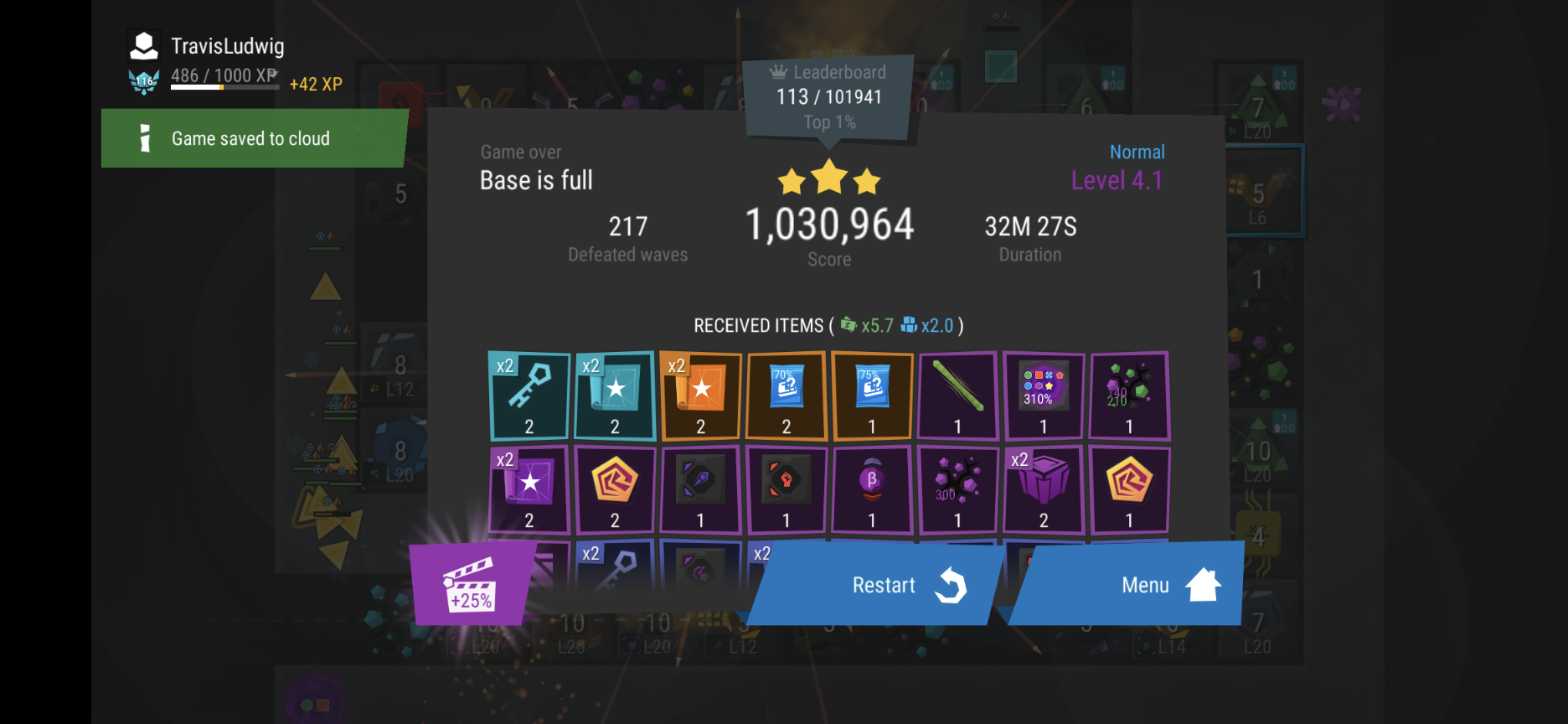Select the red fist chip tile
Screen dimensions: 1568x724
[787, 490]
